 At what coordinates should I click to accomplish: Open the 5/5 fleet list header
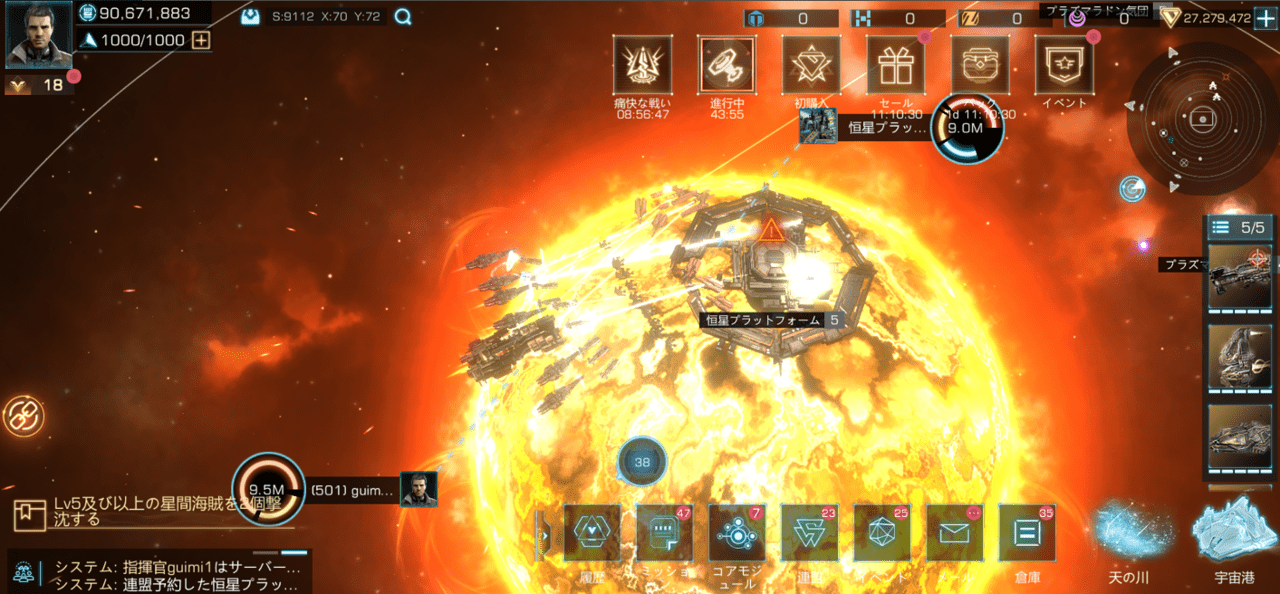coord(1240,227)
